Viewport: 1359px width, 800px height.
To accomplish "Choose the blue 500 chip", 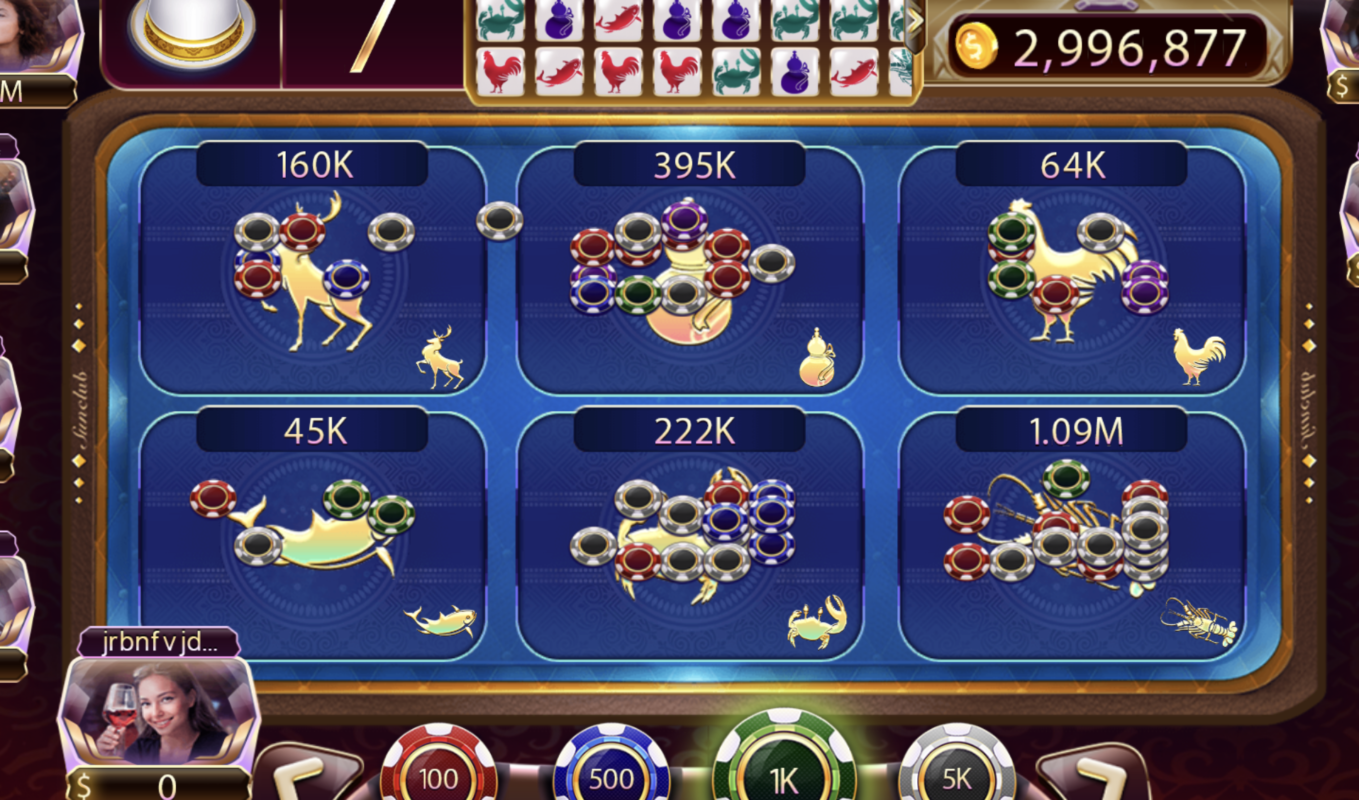I will click(611, 770).
